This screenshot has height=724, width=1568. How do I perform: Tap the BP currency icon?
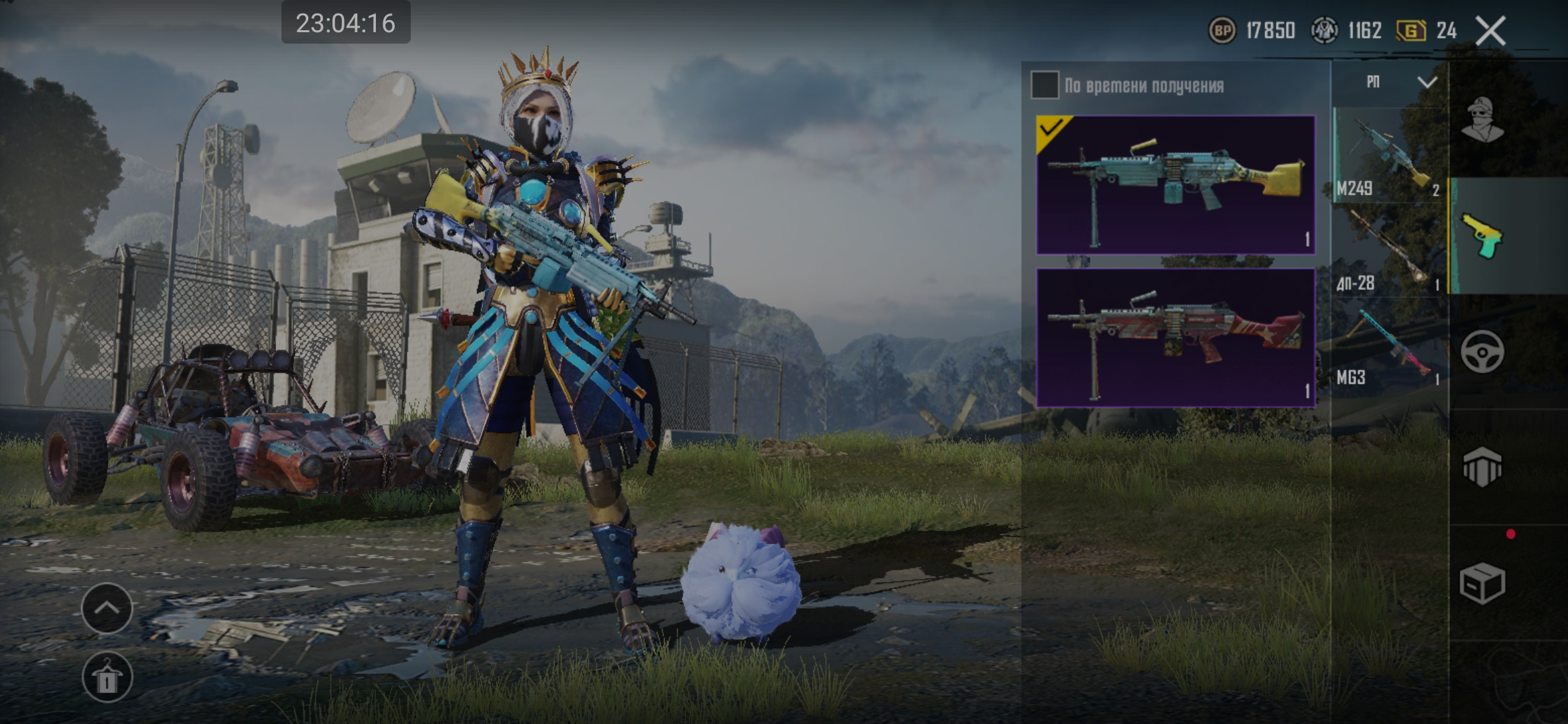click(1222, 31)
